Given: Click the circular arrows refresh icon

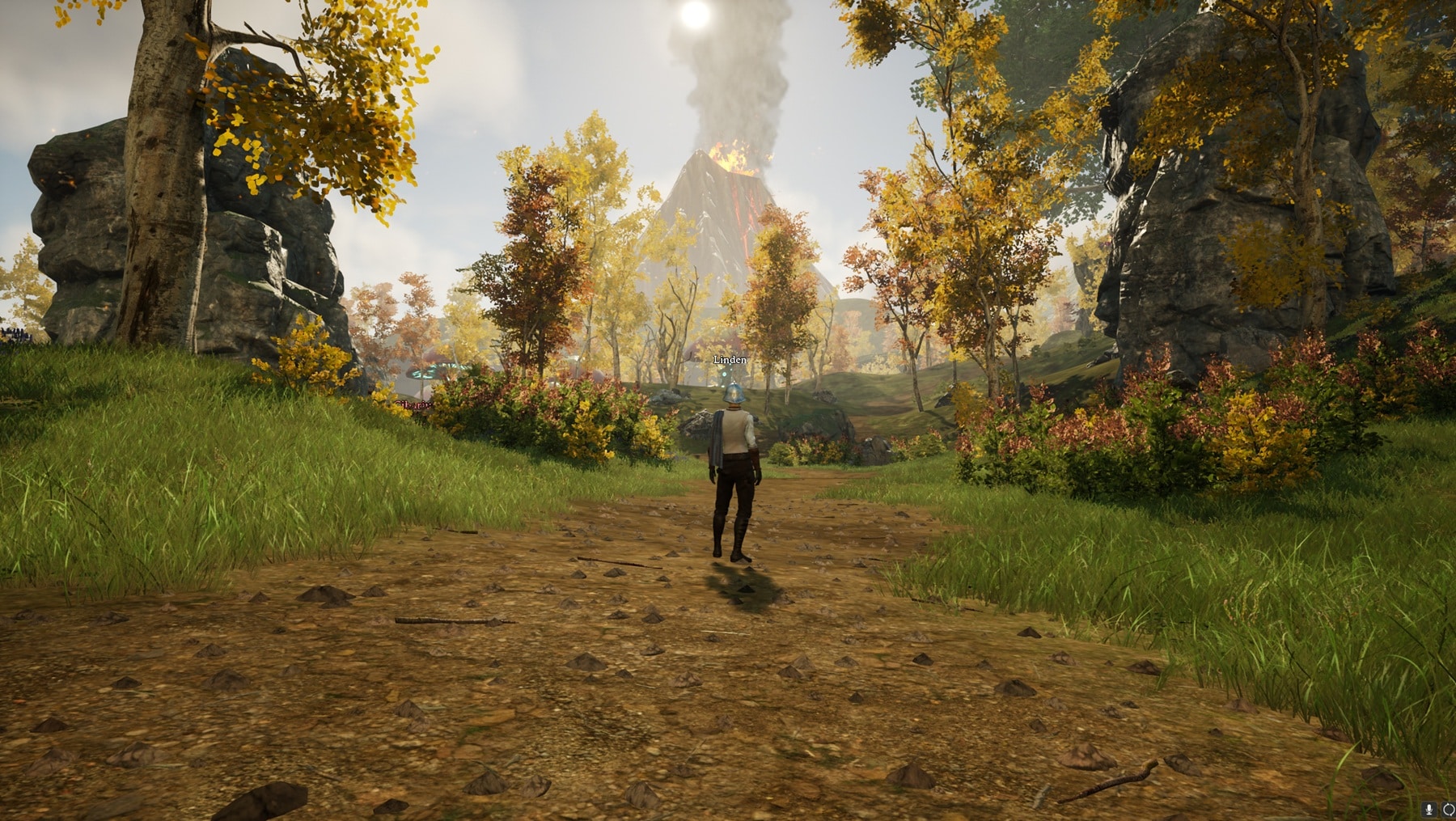Looking at the screenshot, I should click(x=1448, y=809).
